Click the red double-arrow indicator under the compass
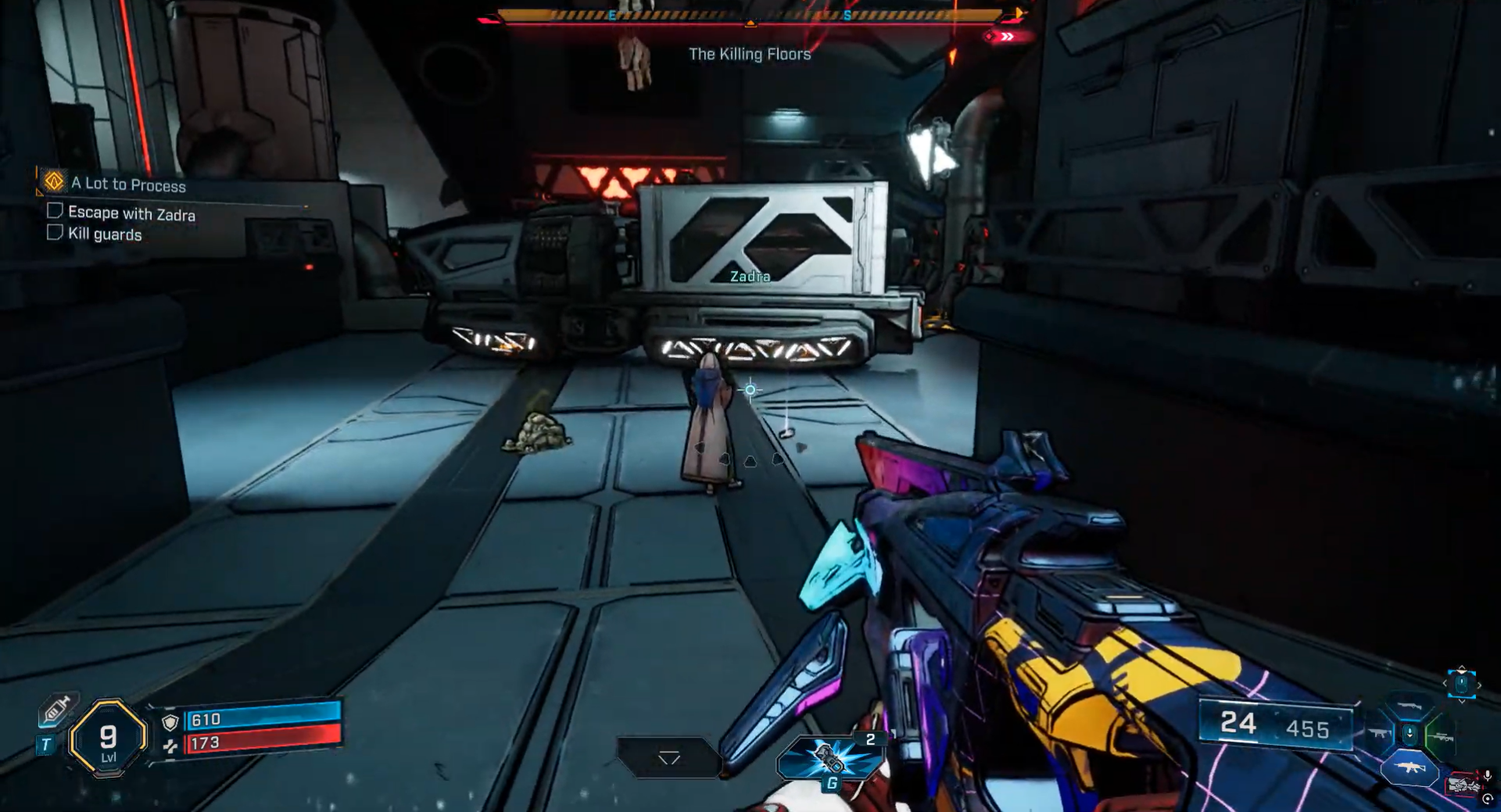 pyautogui.click(x=1007, y=37)
